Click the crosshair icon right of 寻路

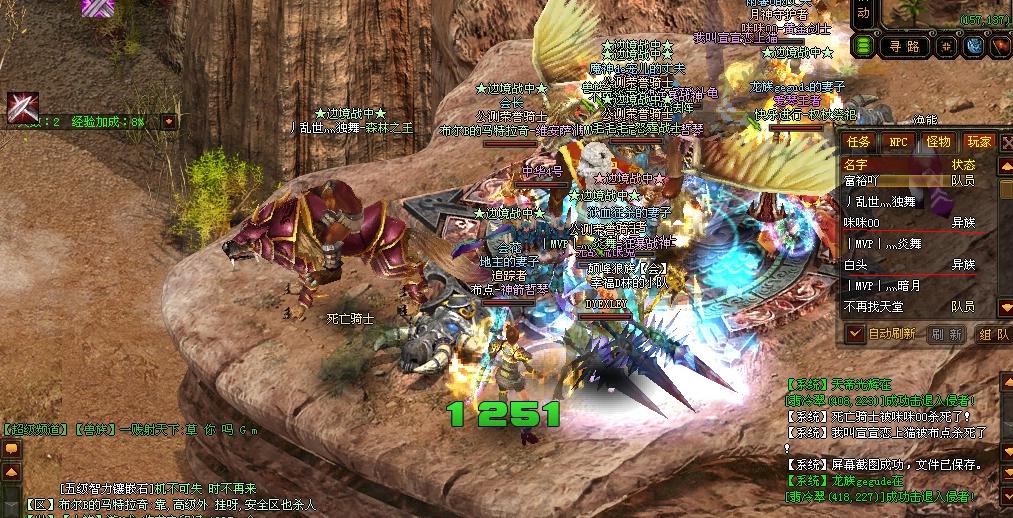[943, 46]
